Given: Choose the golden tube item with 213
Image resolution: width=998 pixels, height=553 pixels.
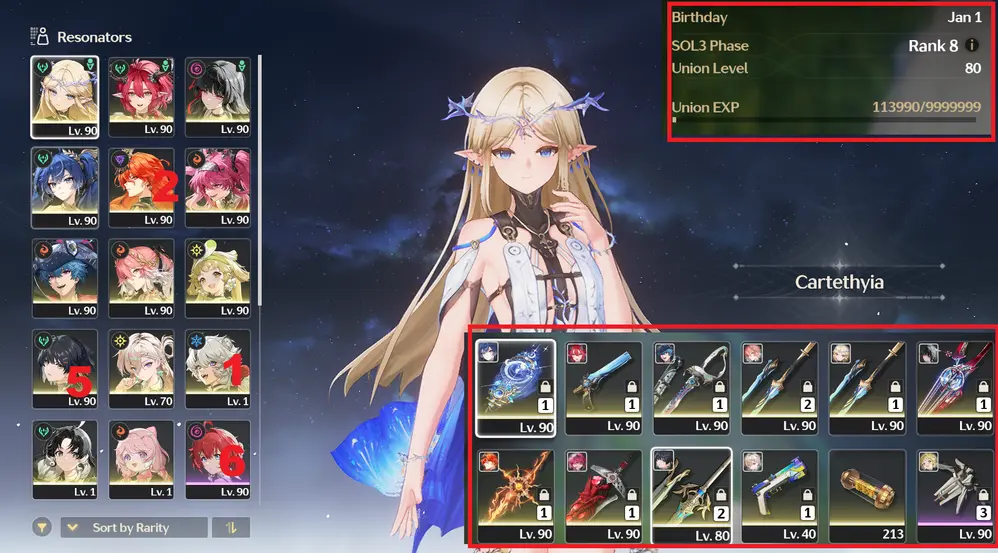Looking at the screenshot, I should 866,494.
